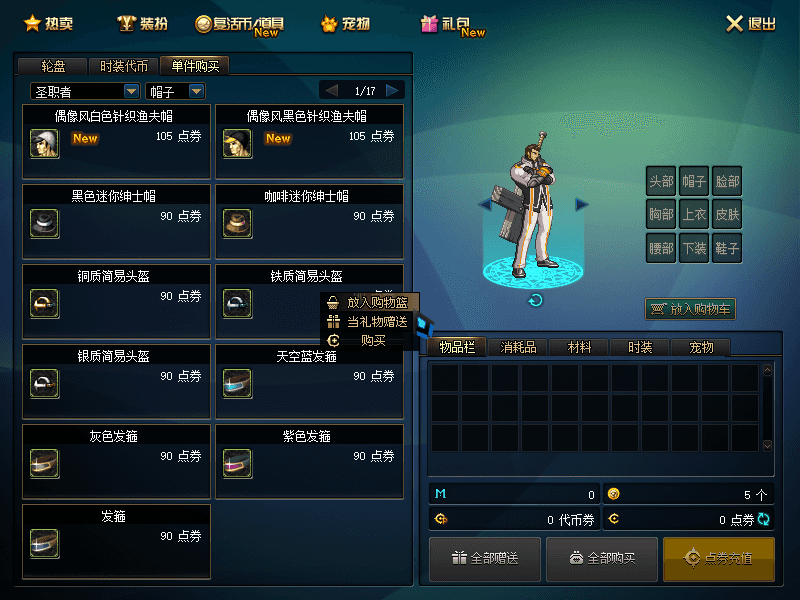Screen dimensions: 800x600
Task: Click the 放入购物车 button
Action: (x=691, y=310)
